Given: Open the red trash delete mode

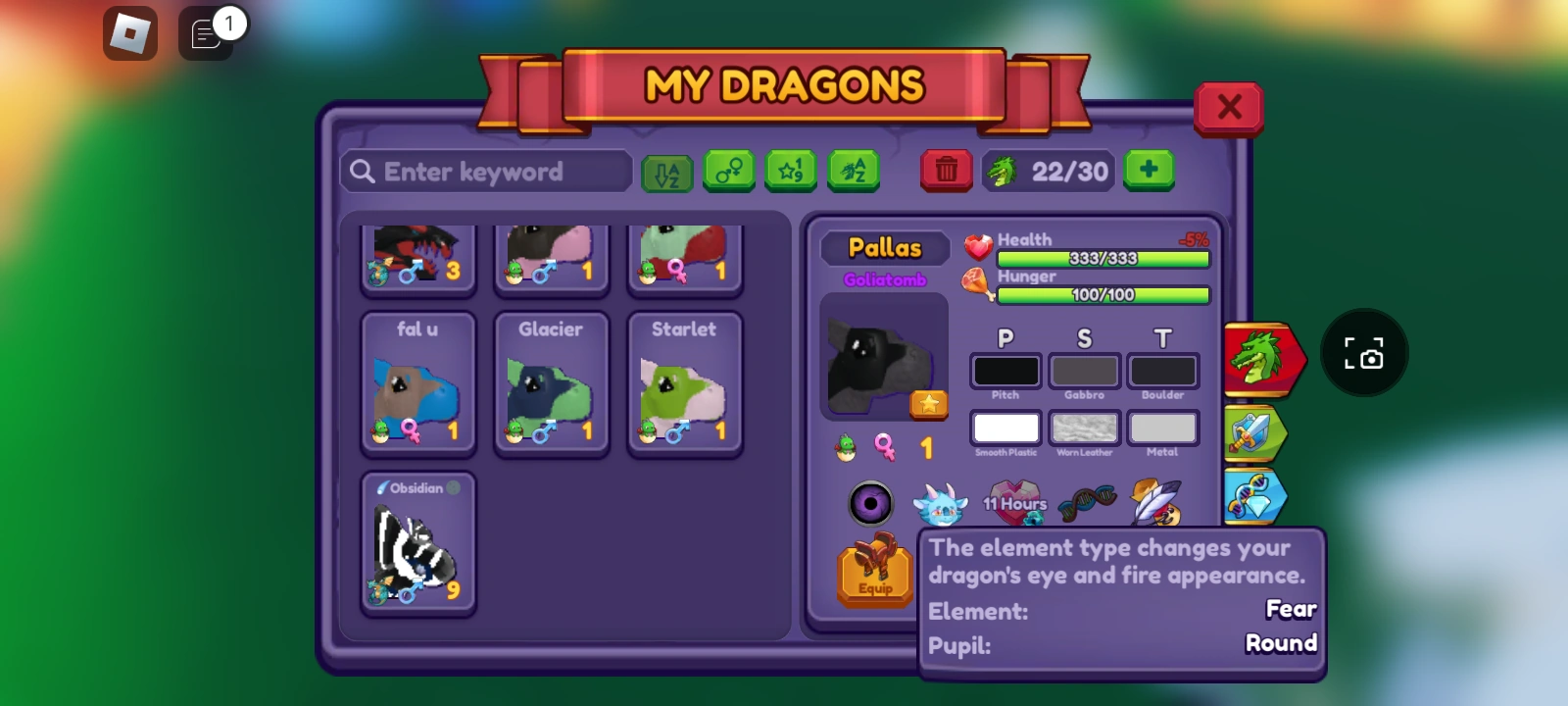Looking at the screenshot, I should (x=946, y=171).
